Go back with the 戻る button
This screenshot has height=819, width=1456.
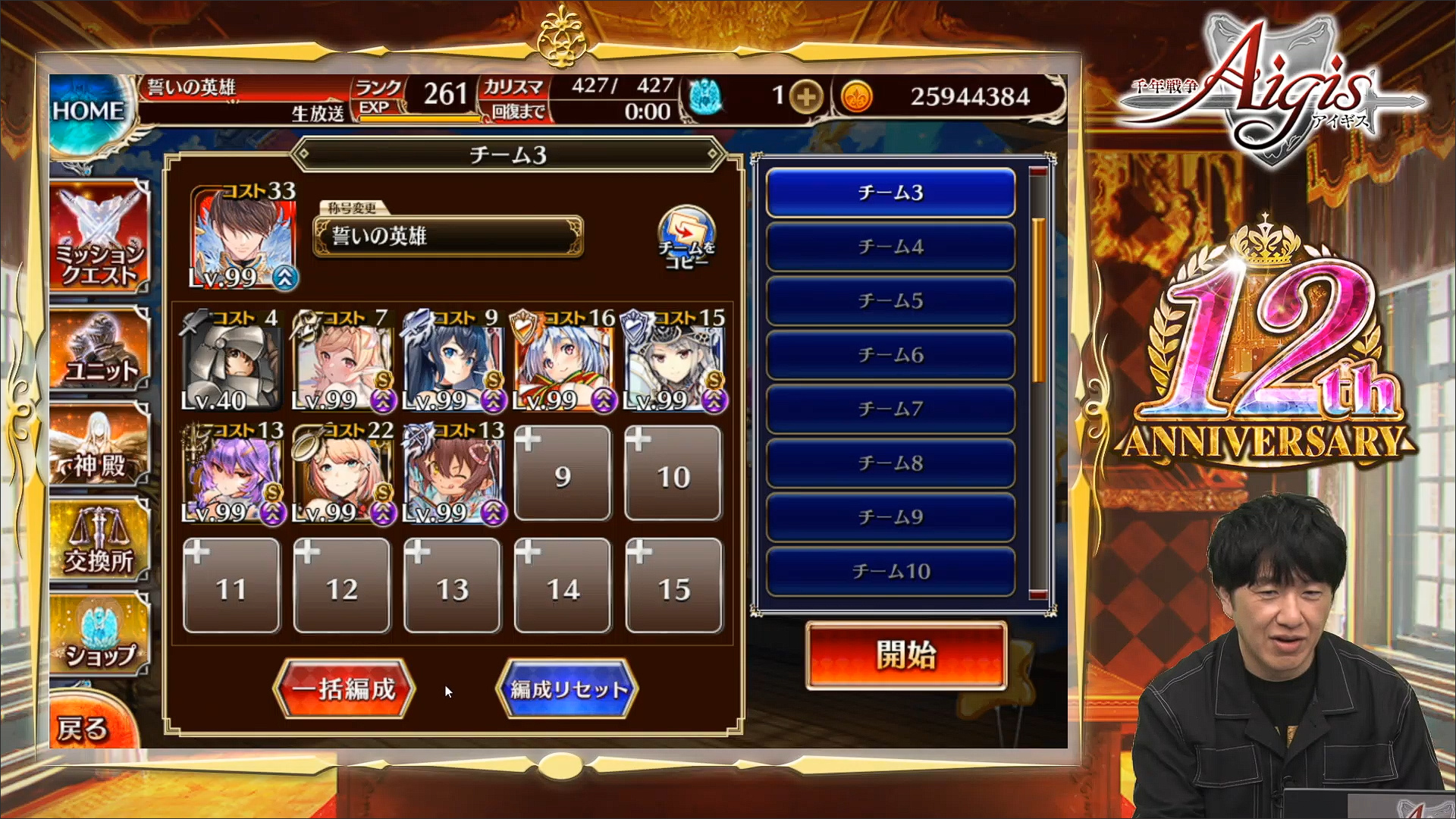tap(83, 726)
